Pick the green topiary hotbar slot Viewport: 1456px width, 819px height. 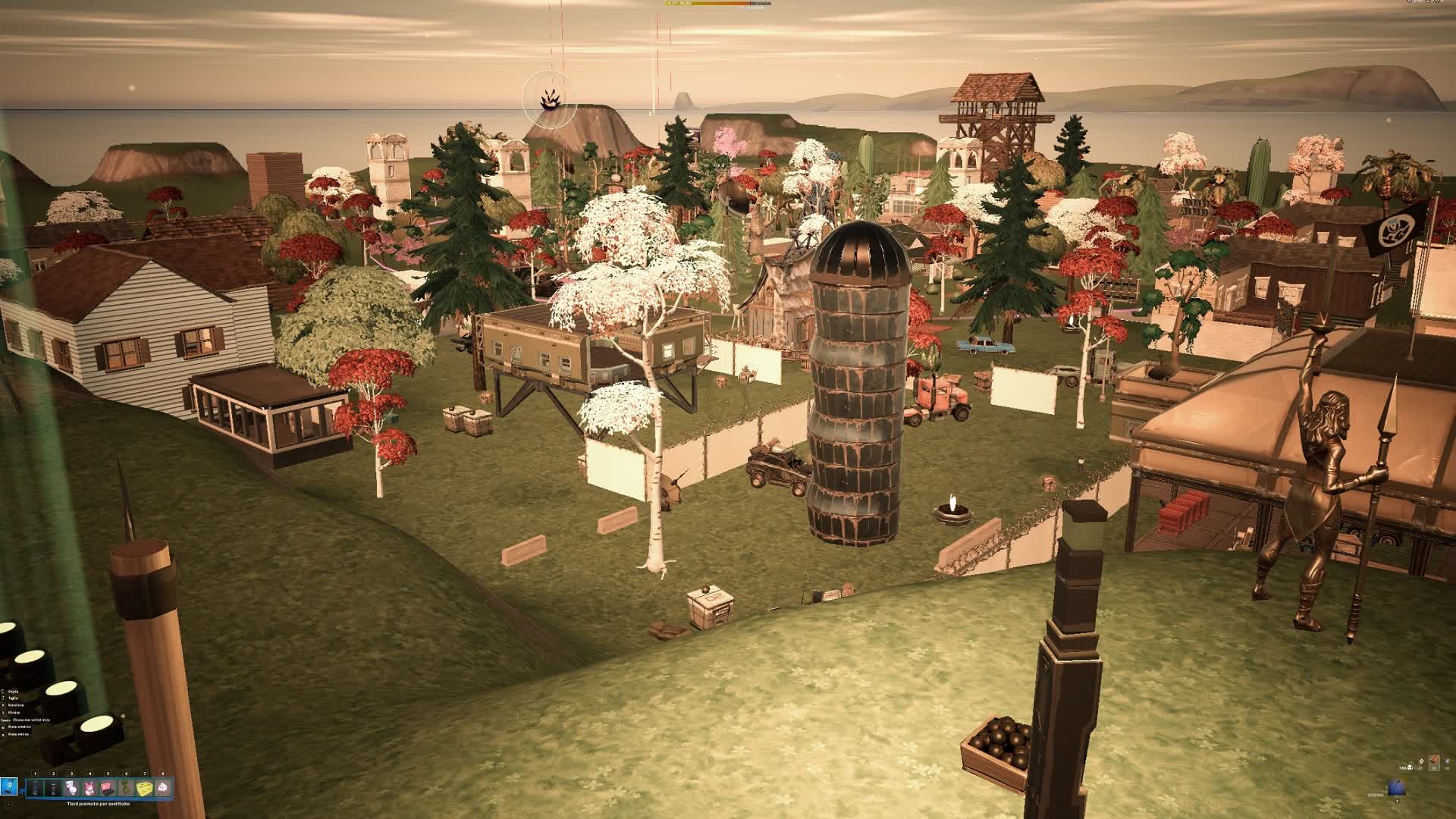pos(126,788)
